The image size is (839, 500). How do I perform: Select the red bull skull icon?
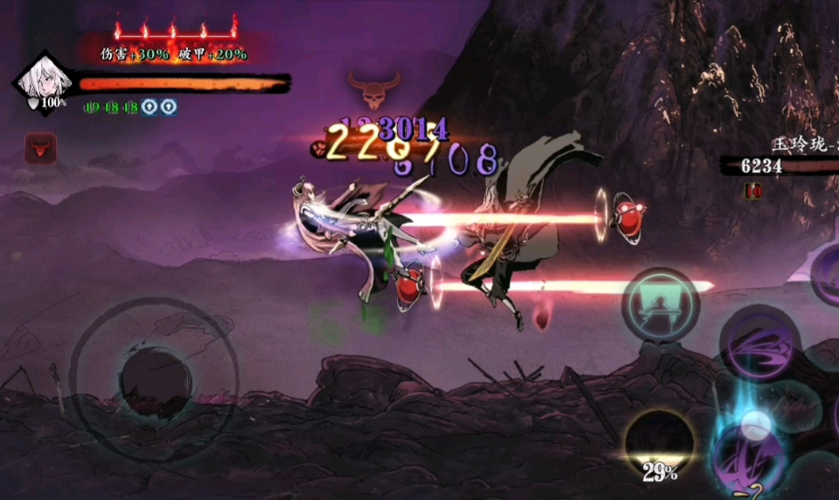pos(40,149)
